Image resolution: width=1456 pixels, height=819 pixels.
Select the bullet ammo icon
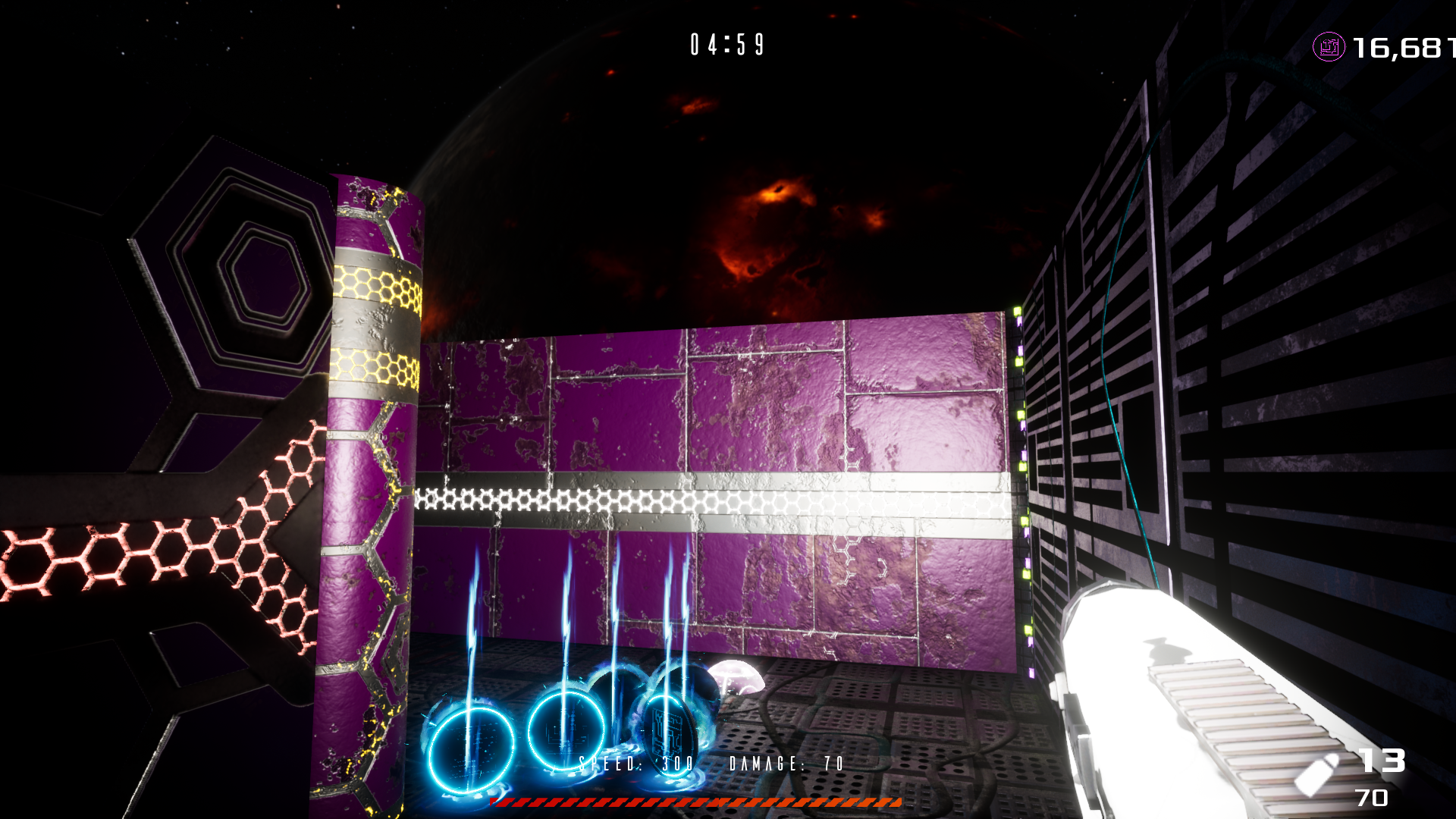1317,773
